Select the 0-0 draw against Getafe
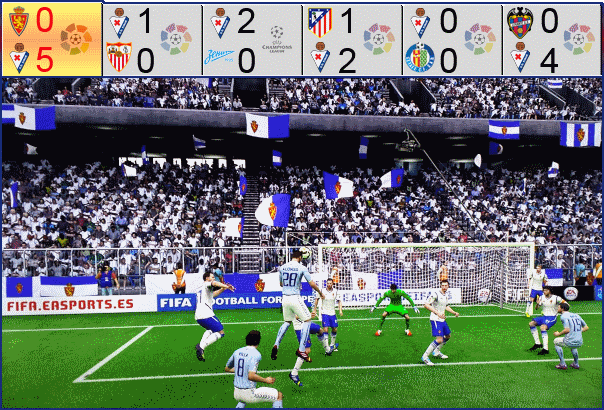 point(451,39)
